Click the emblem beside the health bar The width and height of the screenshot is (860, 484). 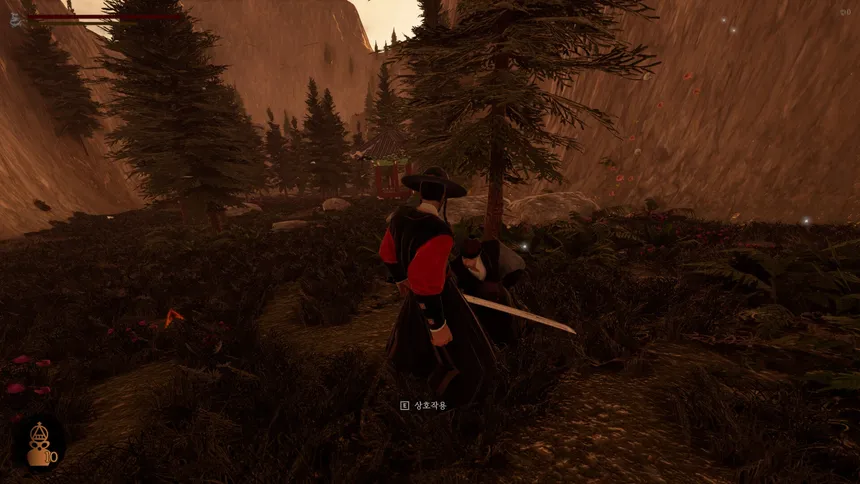(x=16, y=19)
